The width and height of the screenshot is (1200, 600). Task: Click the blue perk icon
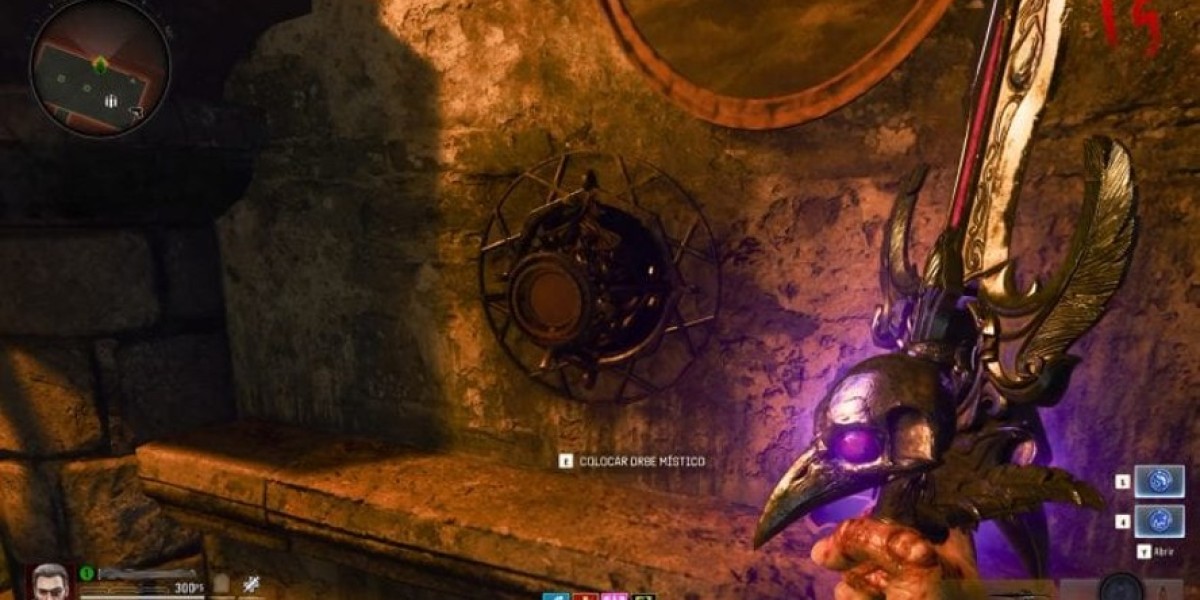coord(555,596)
